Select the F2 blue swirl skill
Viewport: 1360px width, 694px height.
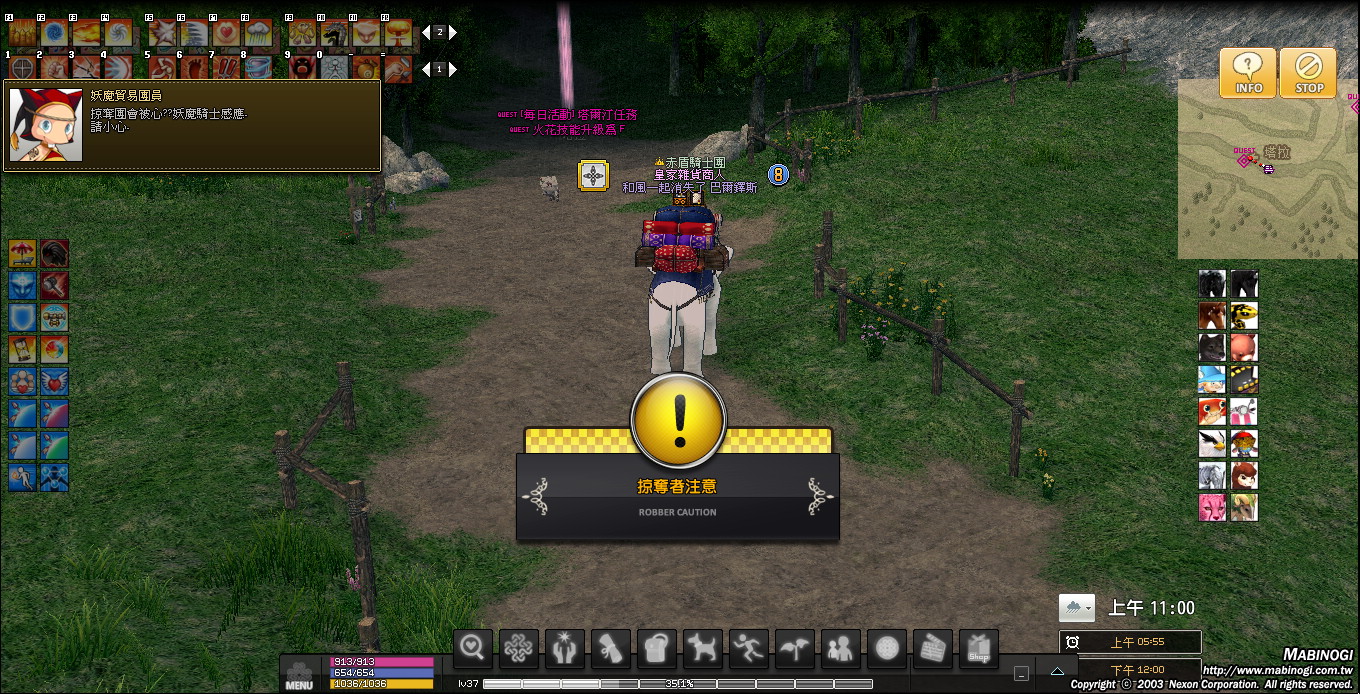coord(54,33)
